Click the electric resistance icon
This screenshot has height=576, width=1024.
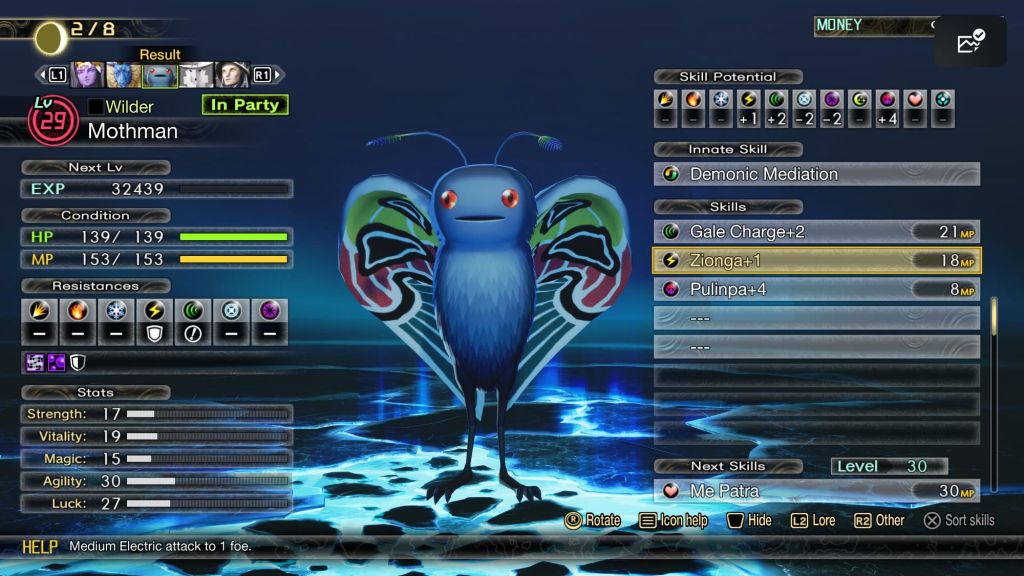pos(157,321)
